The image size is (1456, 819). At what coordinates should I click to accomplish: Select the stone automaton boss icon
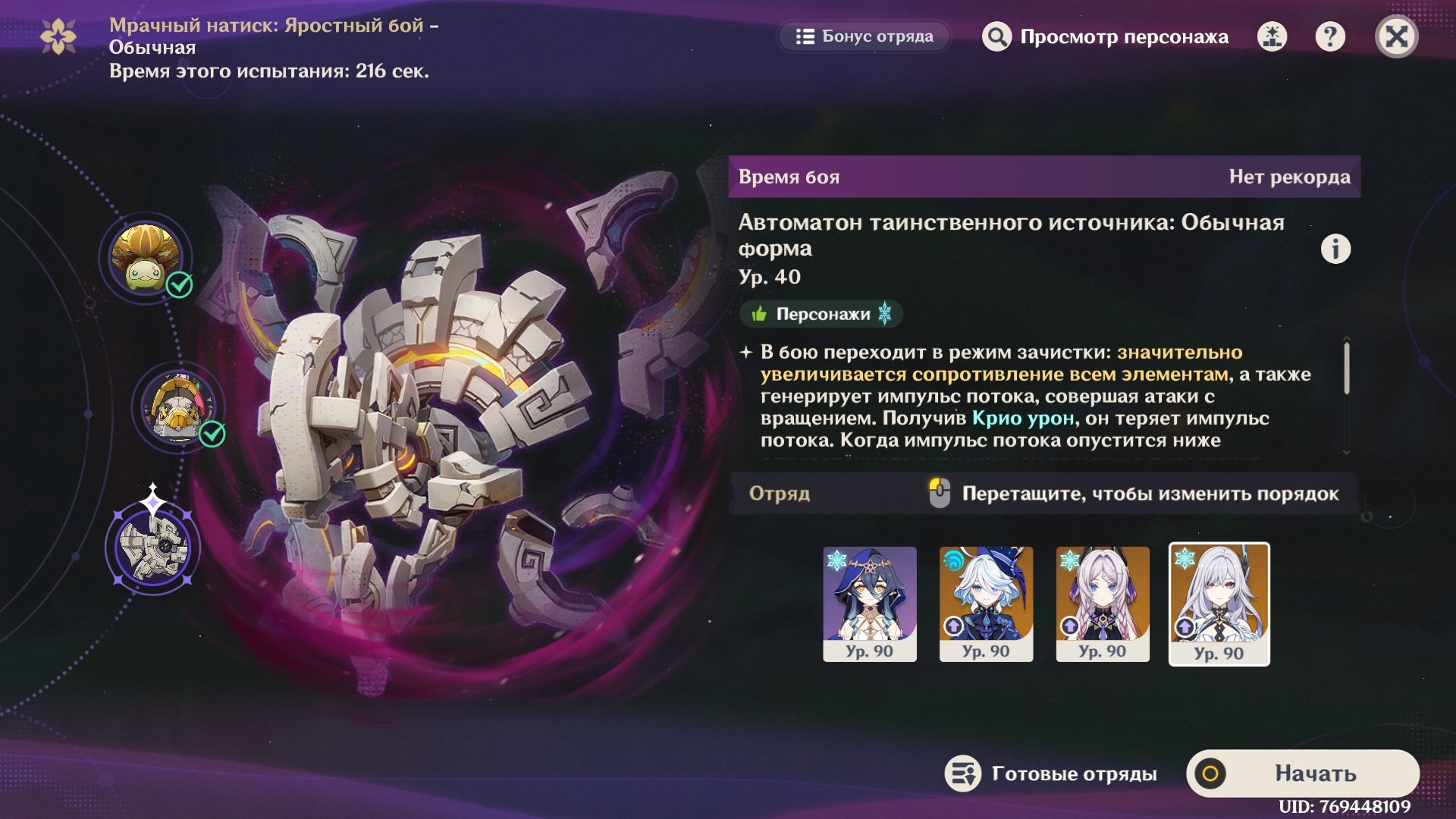pyautogui.click(x=153, y=546)
